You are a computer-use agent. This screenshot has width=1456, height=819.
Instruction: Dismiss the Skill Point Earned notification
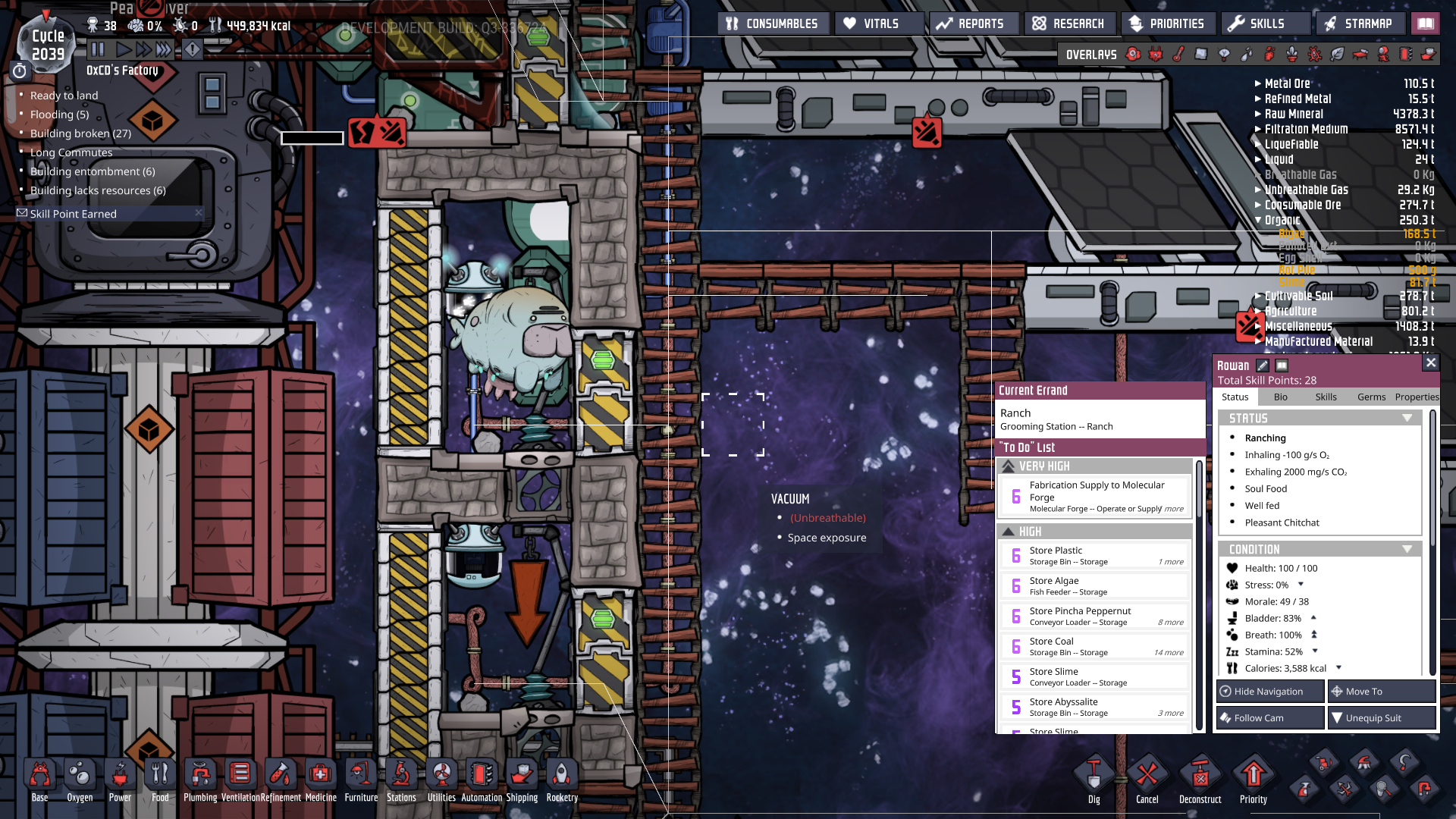(199, 213)
